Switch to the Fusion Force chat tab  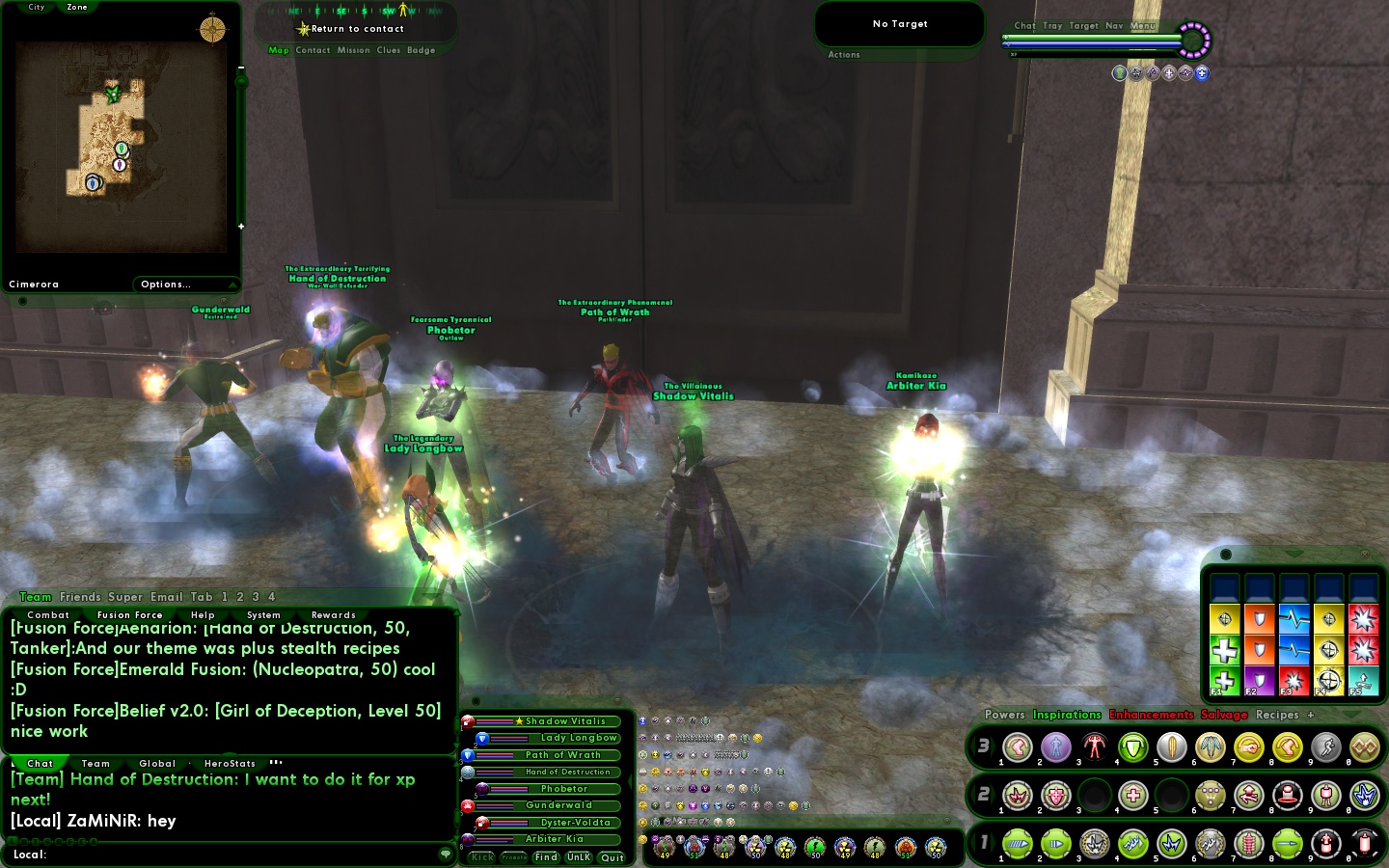[129, 614]
